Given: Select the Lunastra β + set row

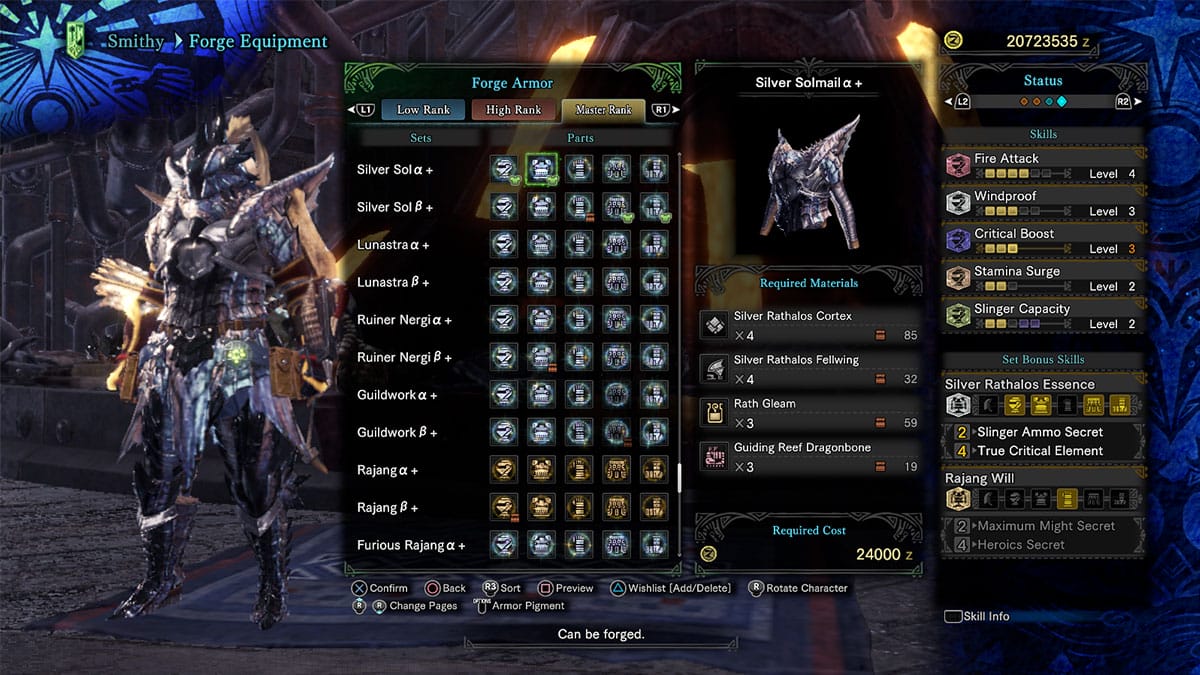Looking at the screenshot, I should point(393,283).
